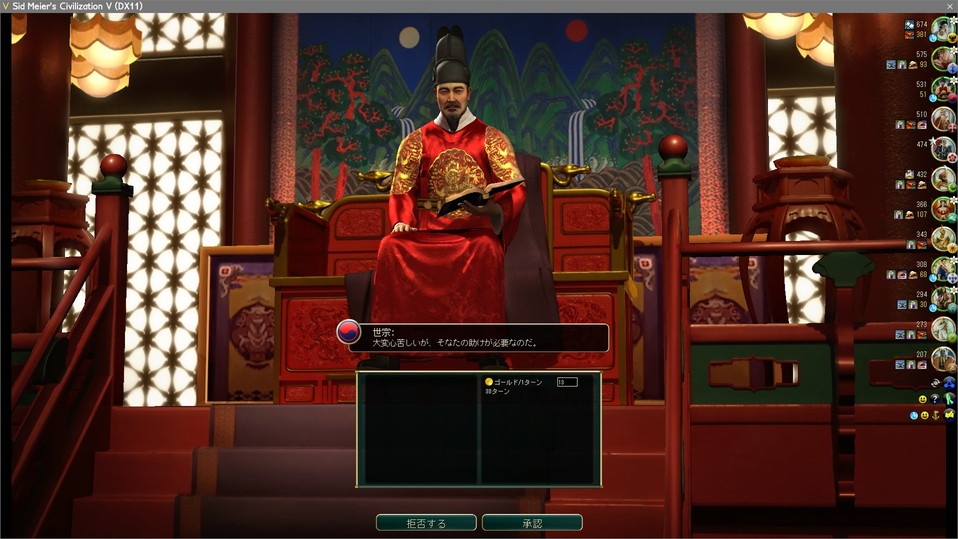Click the ゴールド/ターン trade item

pyautogui.click(x=514, y=382)
